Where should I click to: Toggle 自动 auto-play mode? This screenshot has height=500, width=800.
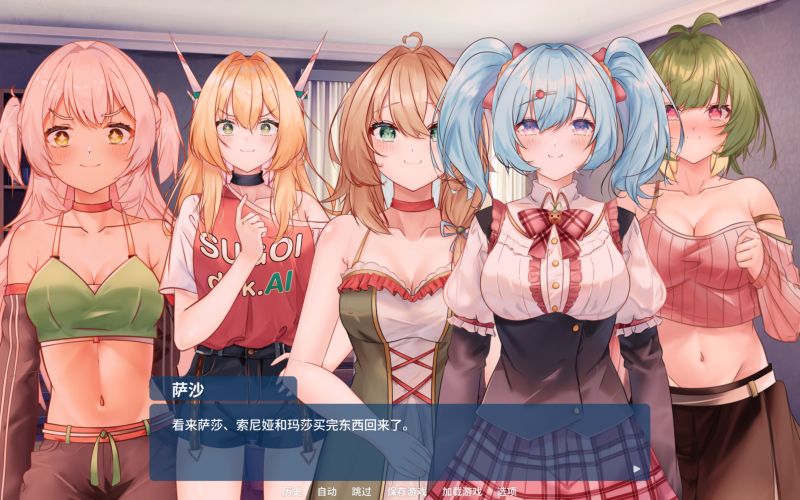click(x=327, y=491)
